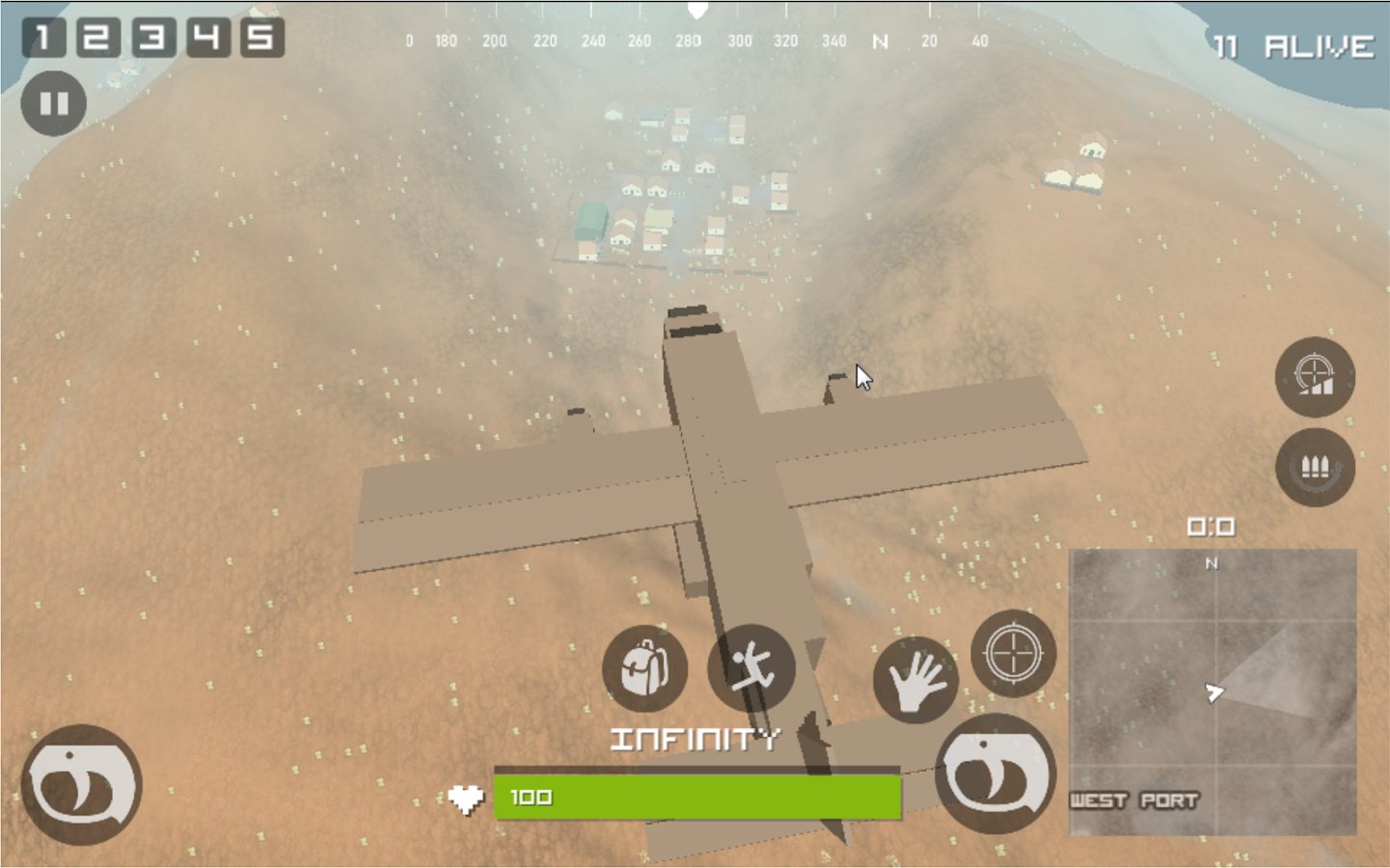Choose weapon slot 4

pyautogui.click(x=207, y=38)
